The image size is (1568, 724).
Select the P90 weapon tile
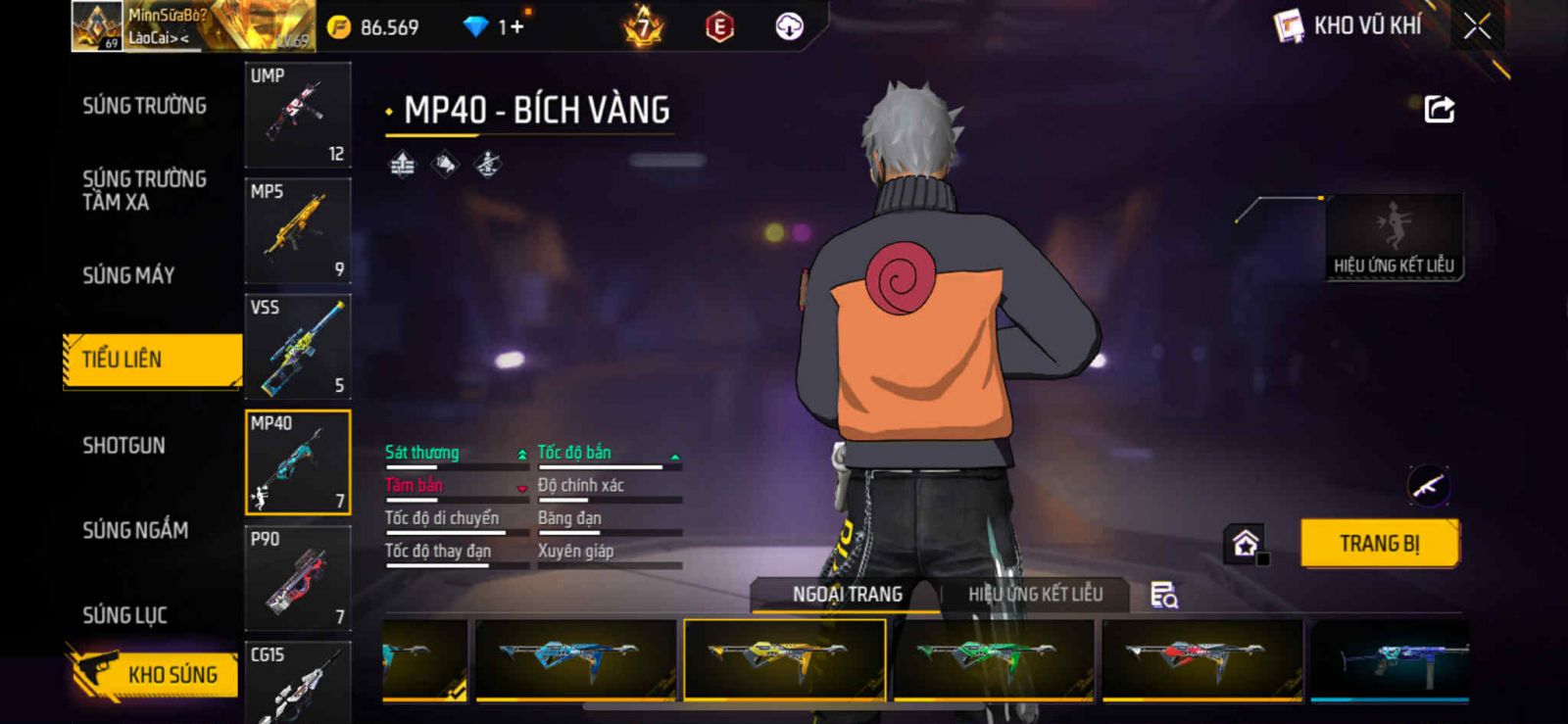point(298,578)
